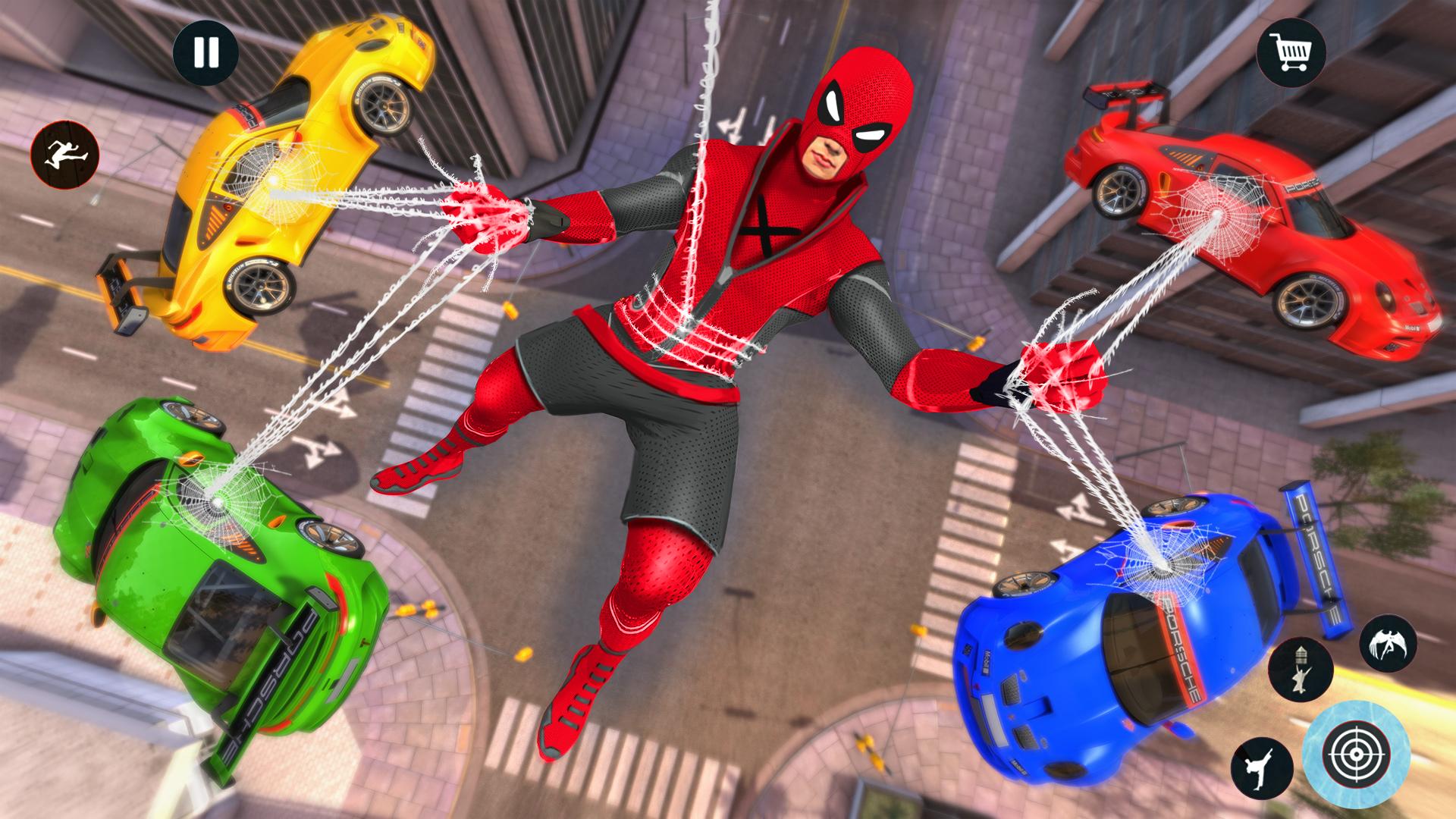Activate the running ability icon

67,152
